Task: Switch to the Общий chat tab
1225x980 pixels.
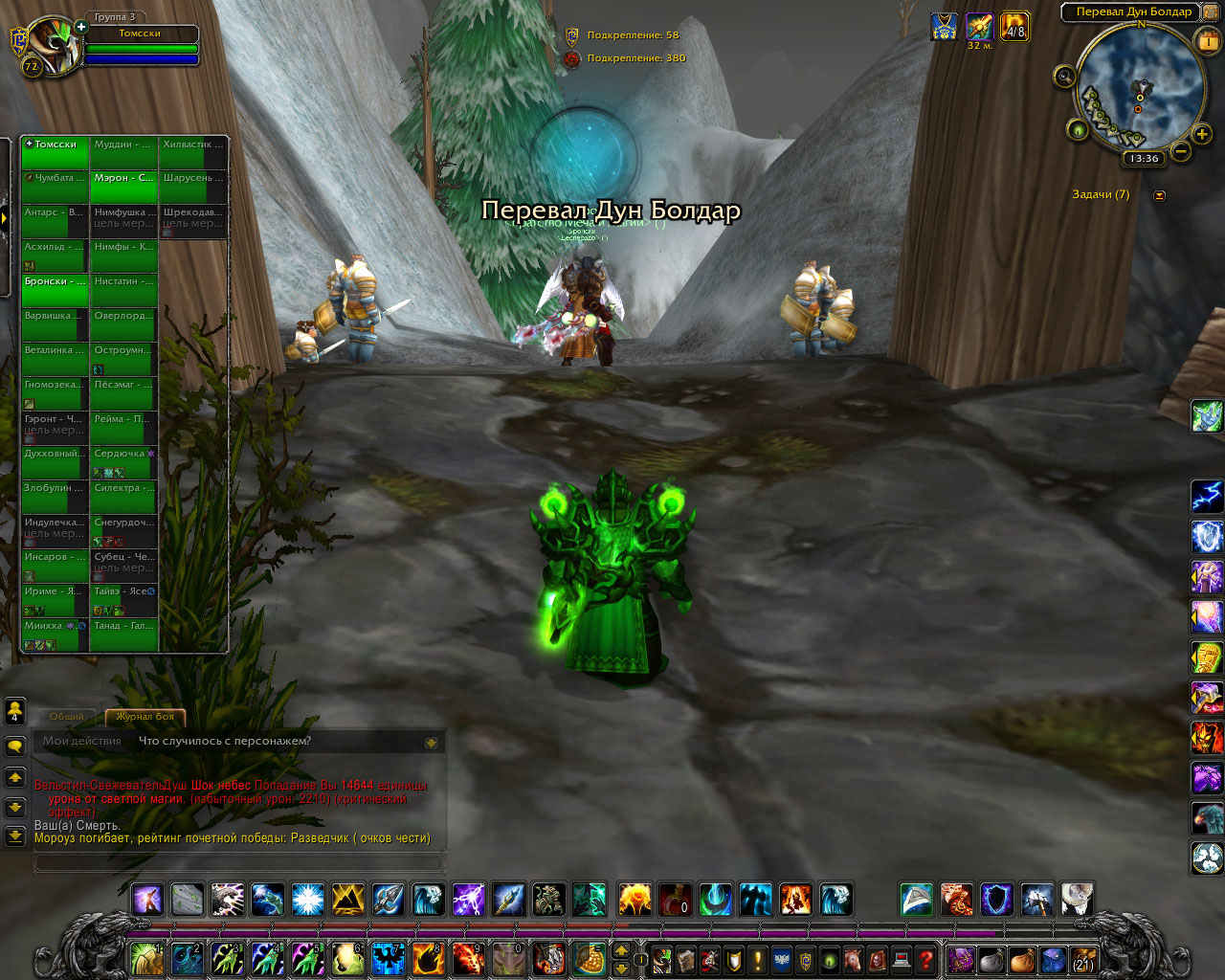Action: point(67,716)
